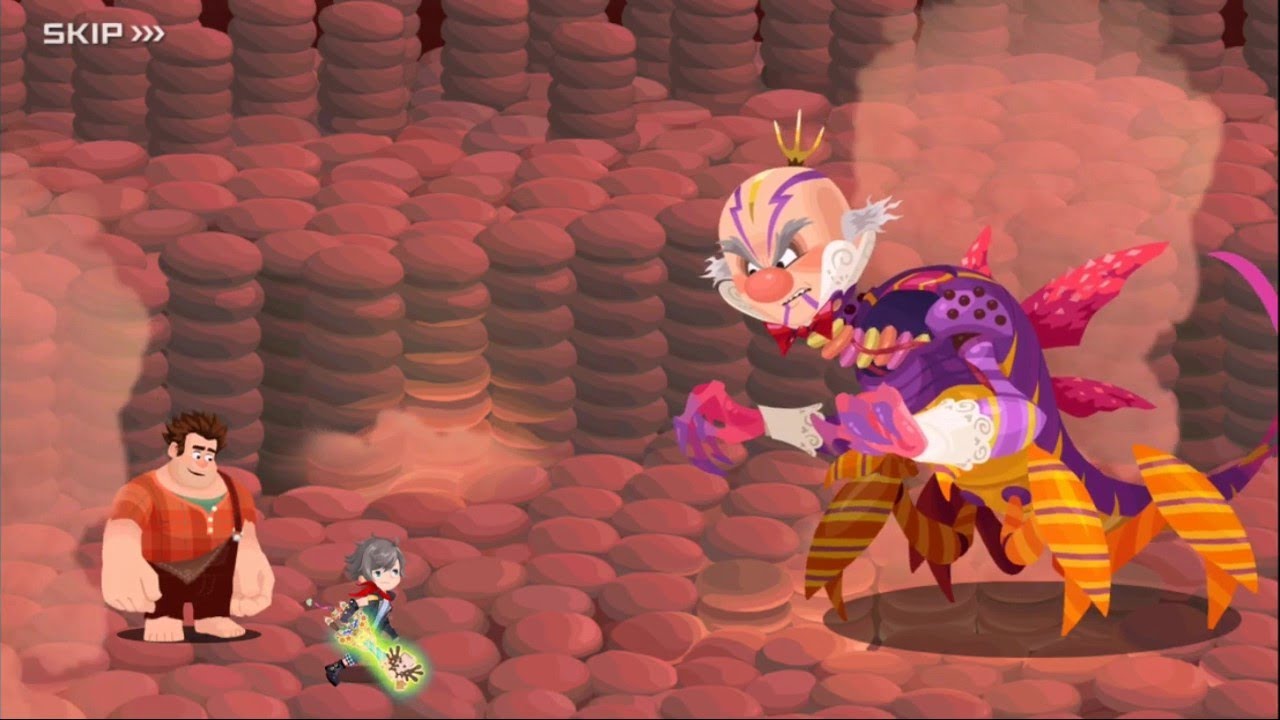Skip the cutscene with the SKIP button
The width and height of the screenshot is (1280, 720).
click(x=103, y=34)
